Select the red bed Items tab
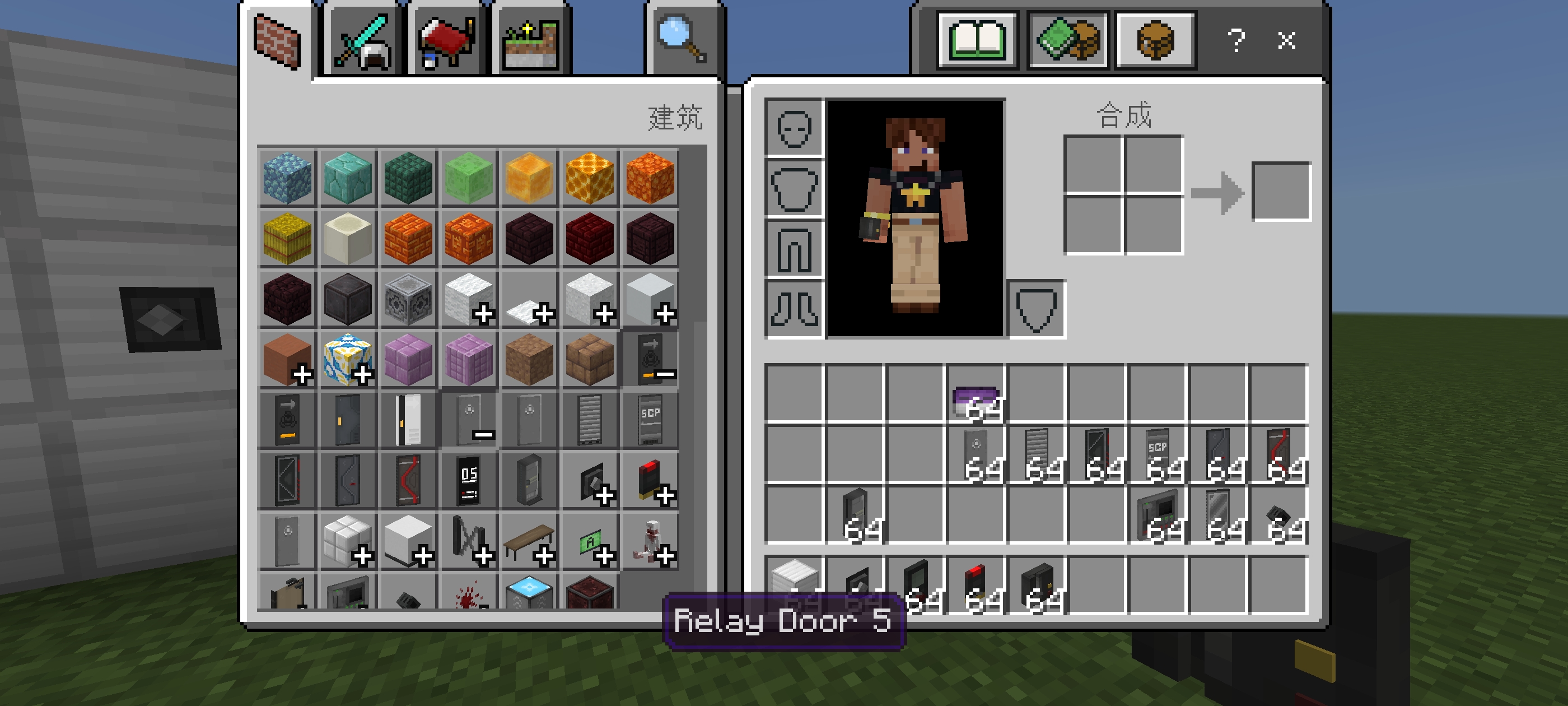This screenshot has width=1568, height=706. tap(446, 43)
